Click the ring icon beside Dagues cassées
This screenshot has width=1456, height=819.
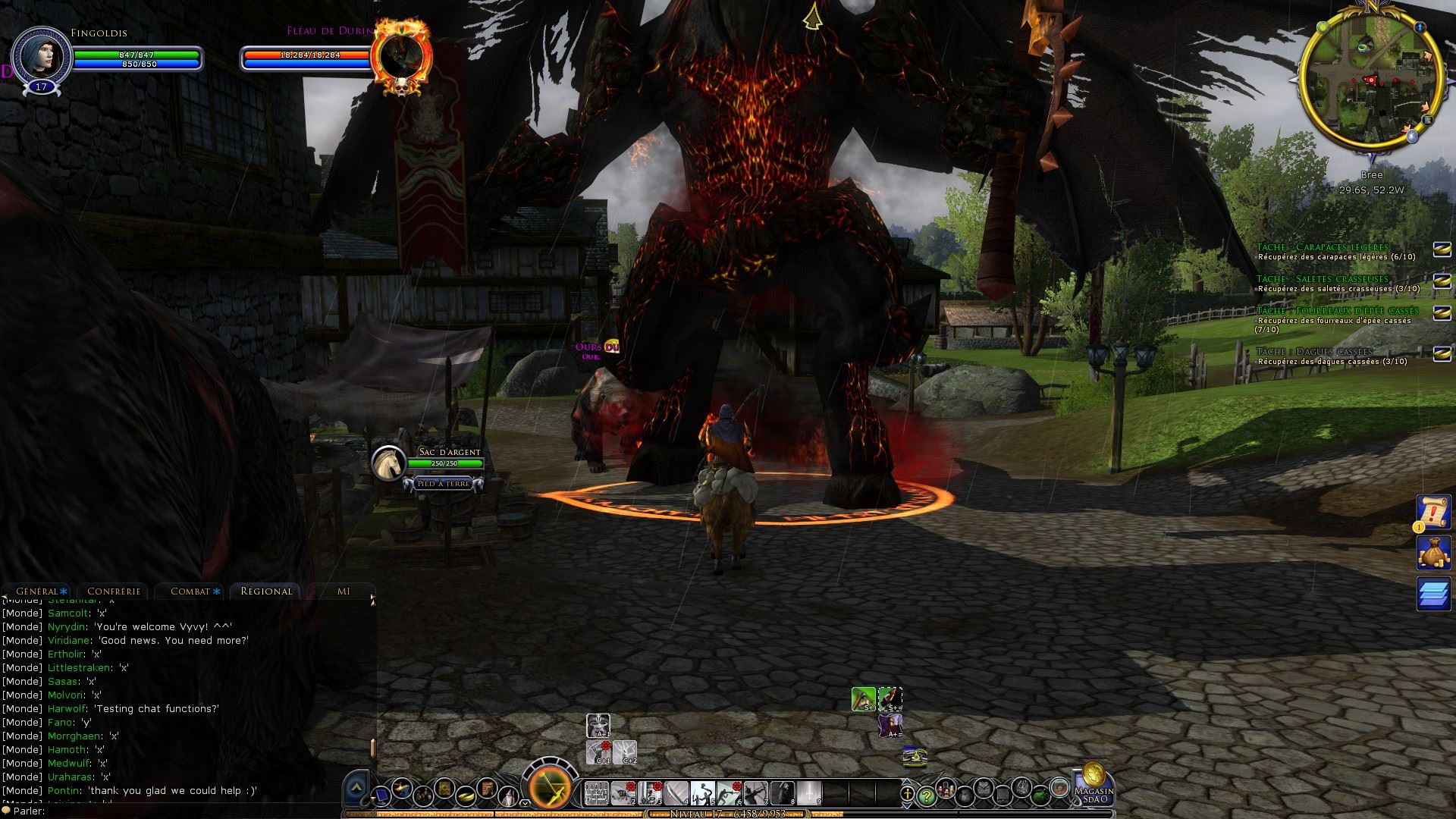coord(1442,354)
